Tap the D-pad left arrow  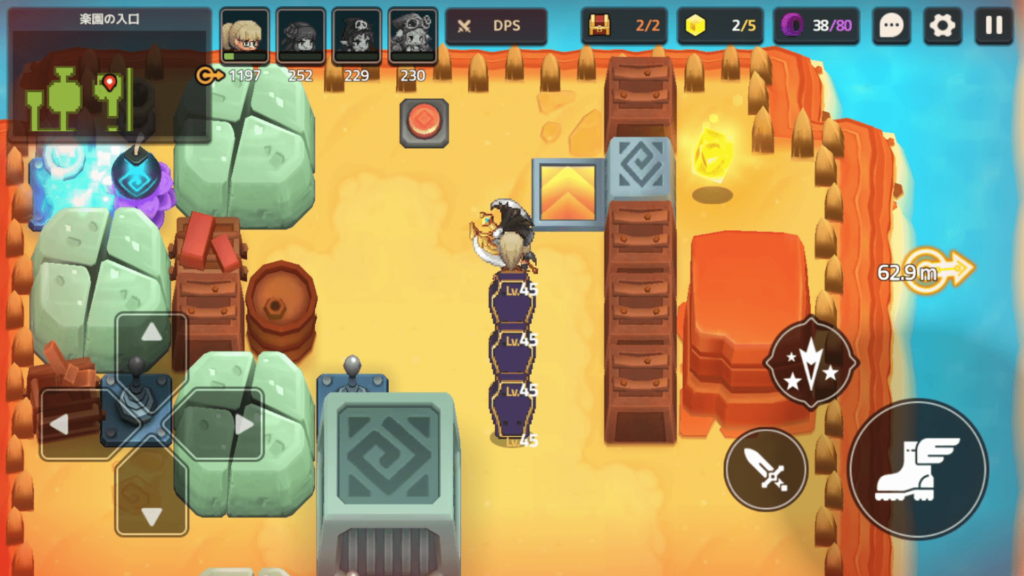[x=62, y=424]
